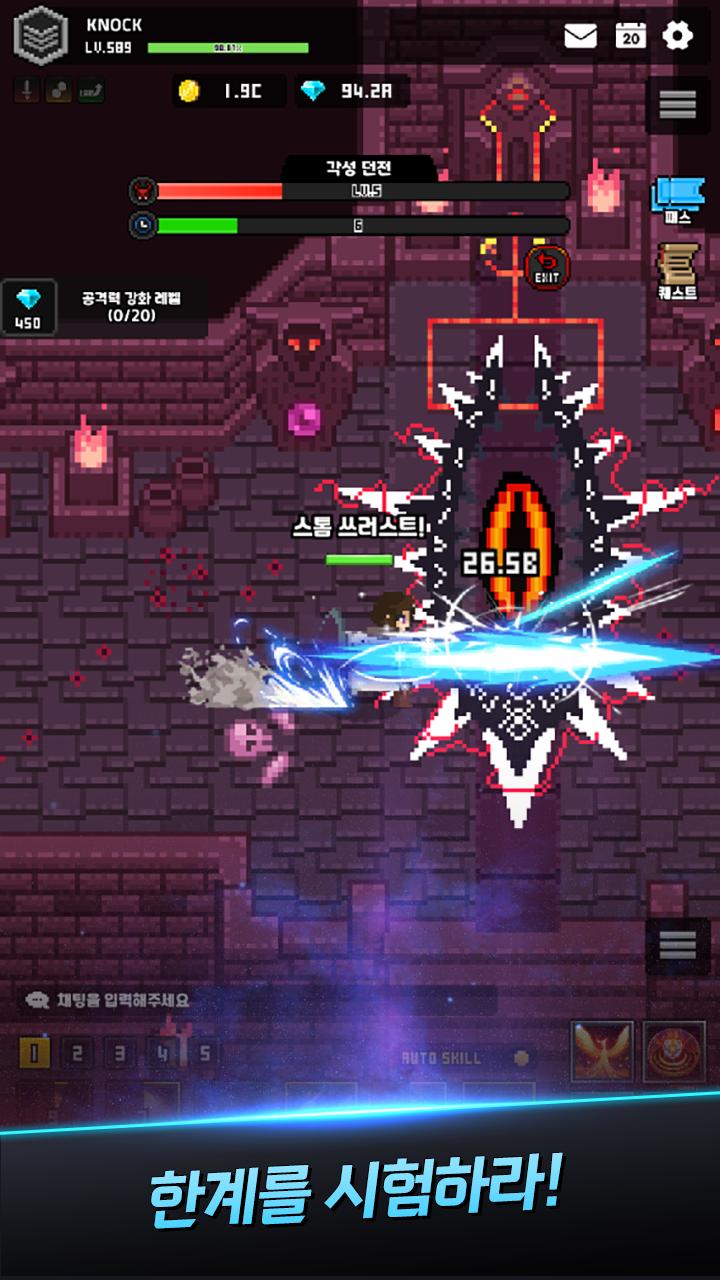720x1280 pixels.
Task: Expand the upper hamburger menu
Action: 677,104
